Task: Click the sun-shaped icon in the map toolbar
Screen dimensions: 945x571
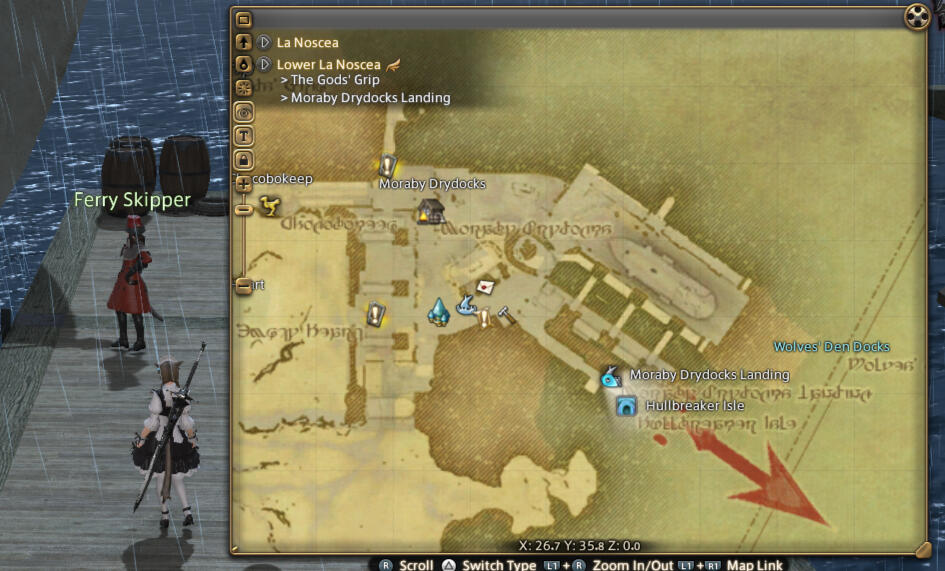Action: point(243,88)
